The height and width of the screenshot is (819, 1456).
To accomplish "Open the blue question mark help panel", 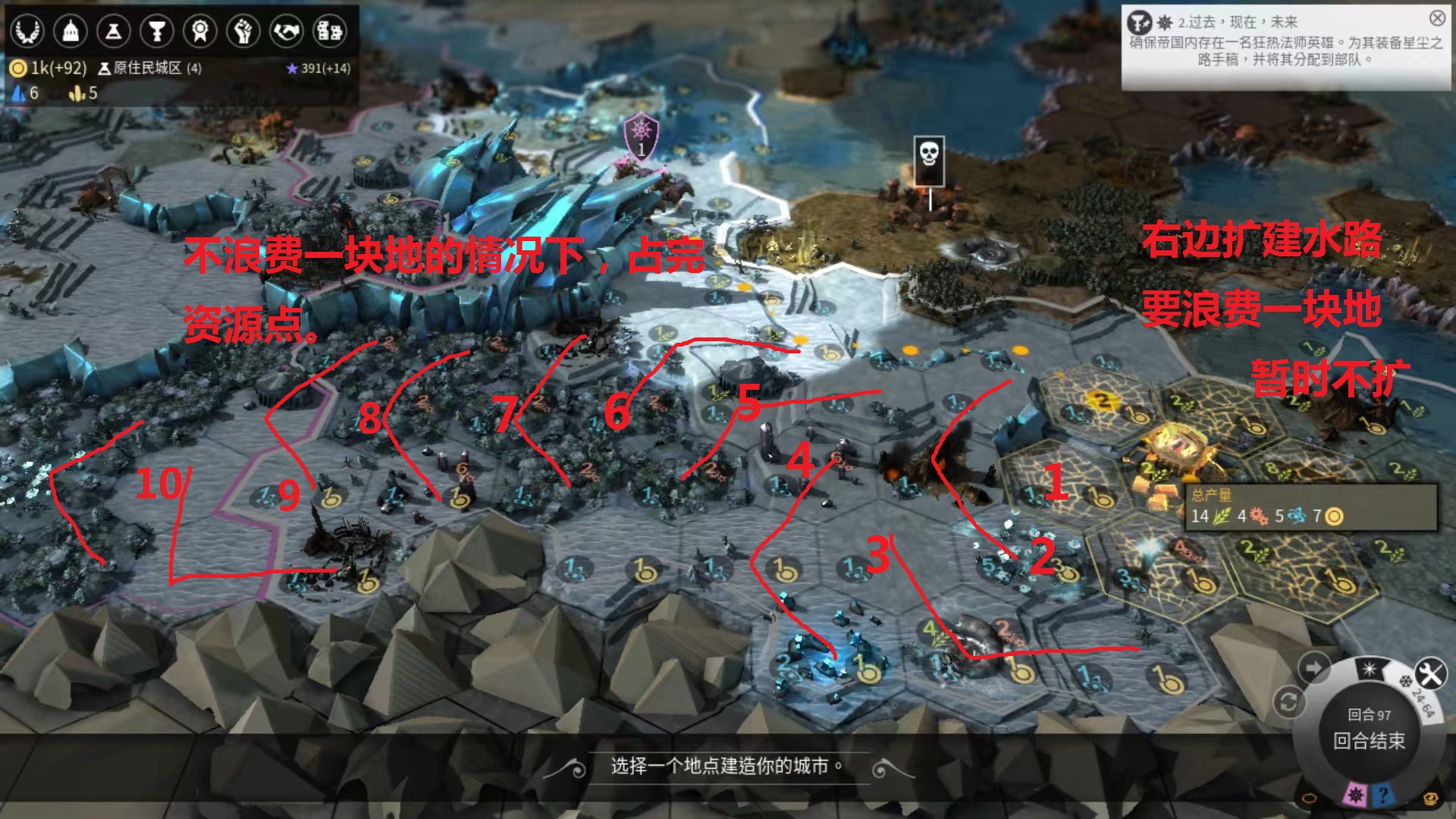I will click(1383, 796).
